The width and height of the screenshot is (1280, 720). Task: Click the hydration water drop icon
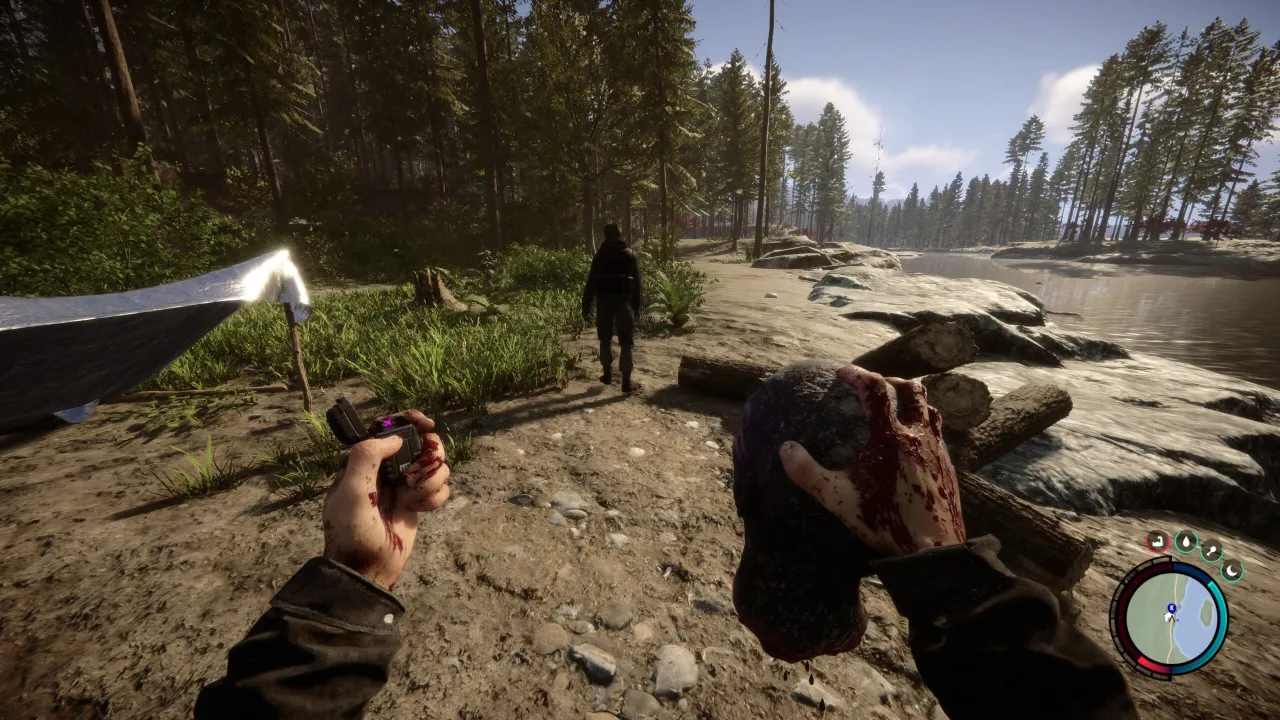1186,541
